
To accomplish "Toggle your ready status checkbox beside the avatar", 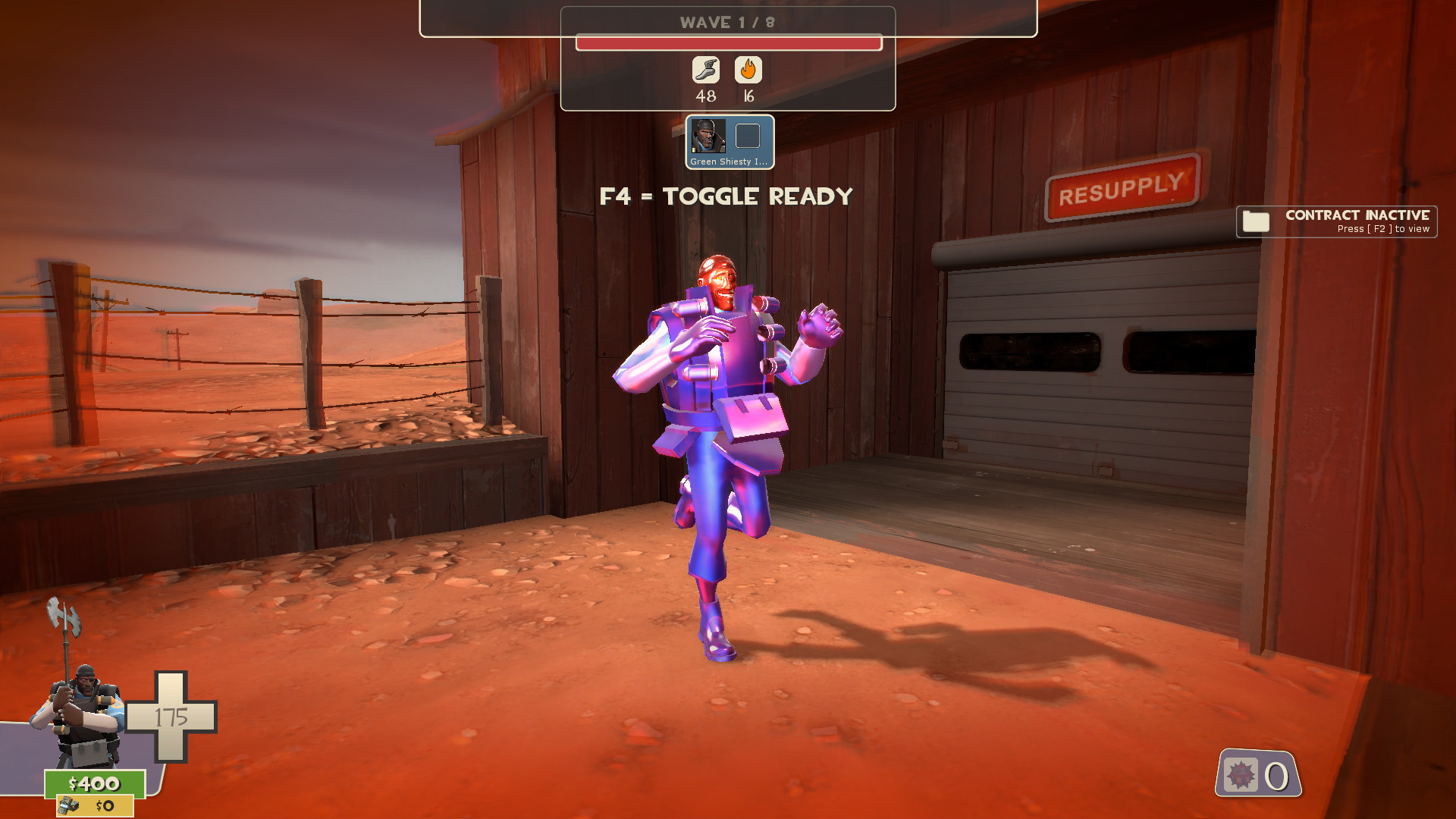I will click(x=748, y=136).
